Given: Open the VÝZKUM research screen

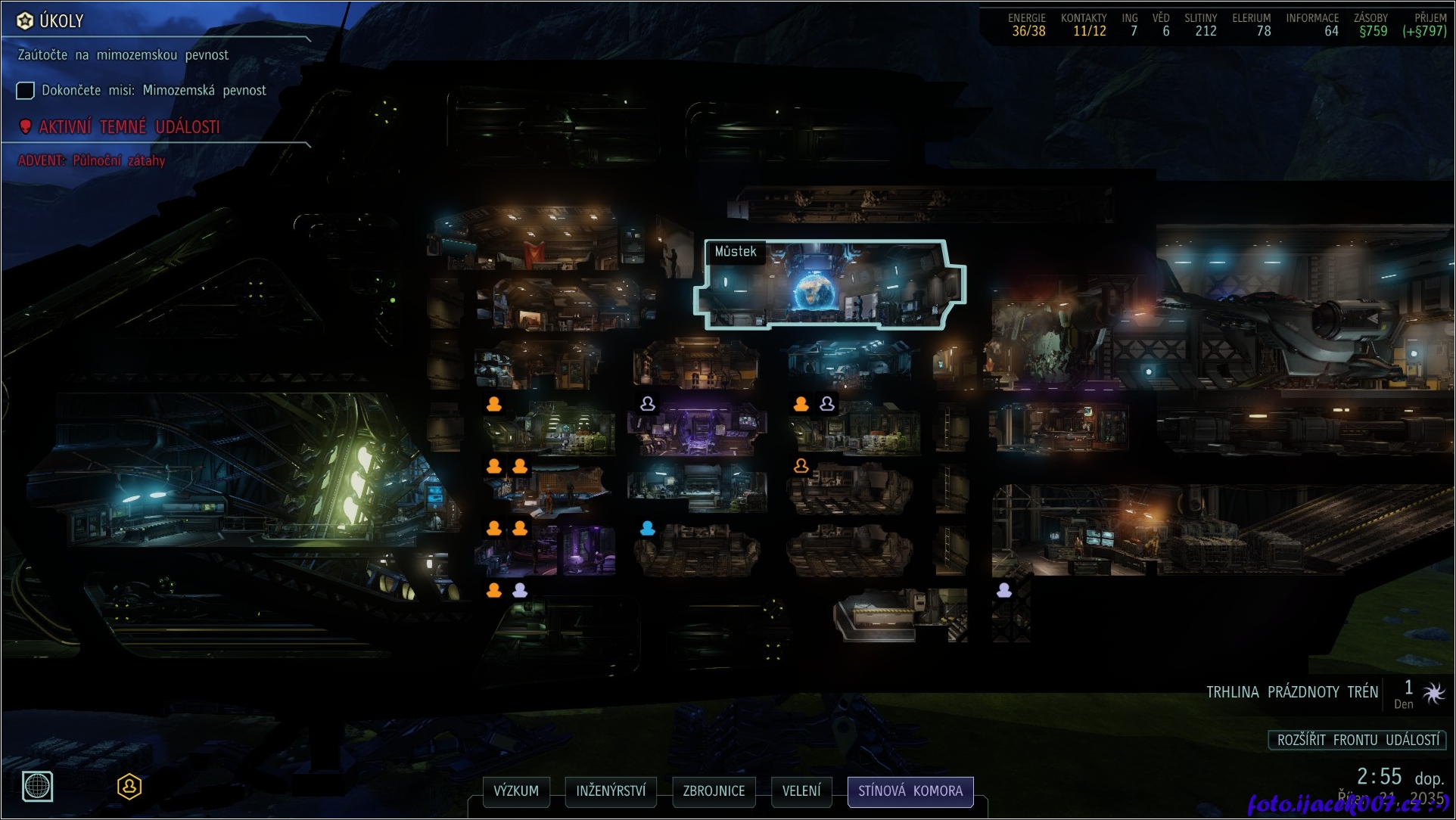Looking at the screenshot, I should pyautogui.click(x=516, y=791).
